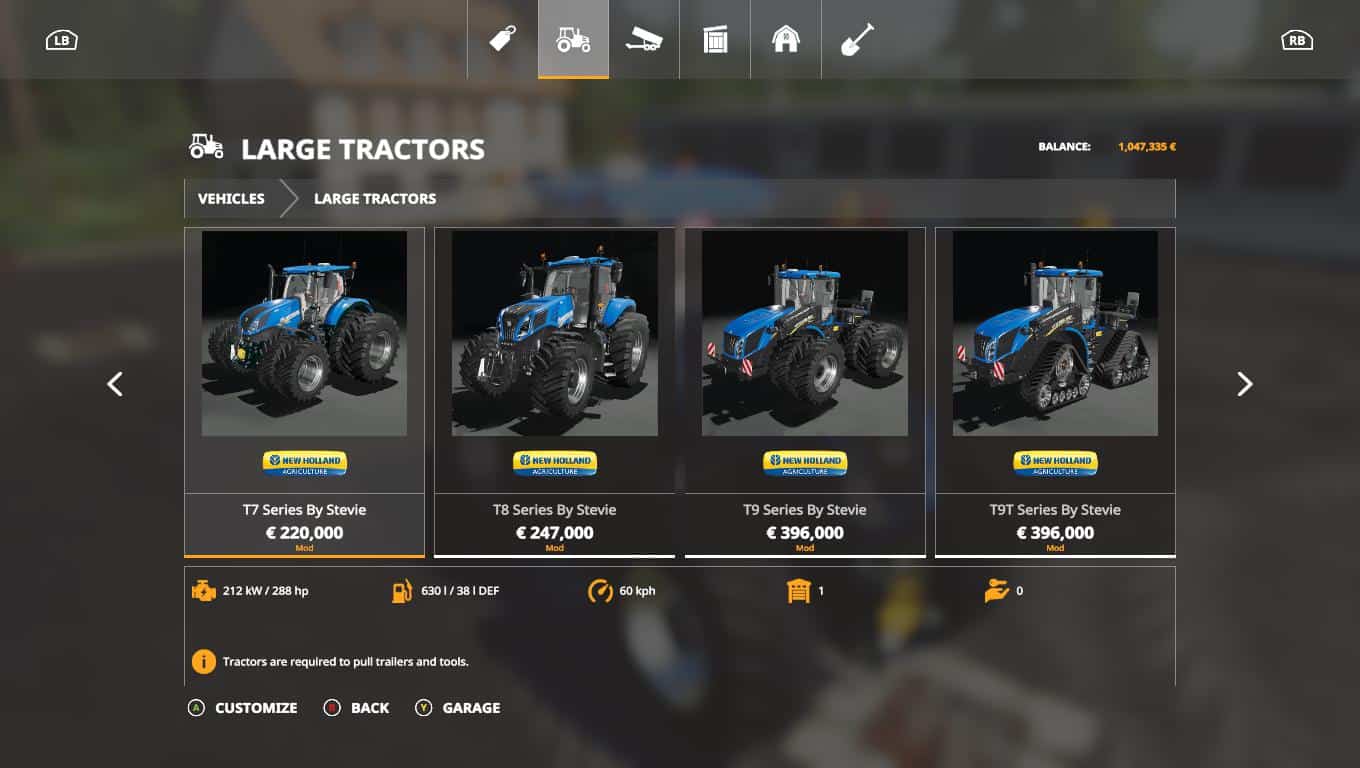Select the T9T Series By Stevie tracked tractor

(1055, 390)
